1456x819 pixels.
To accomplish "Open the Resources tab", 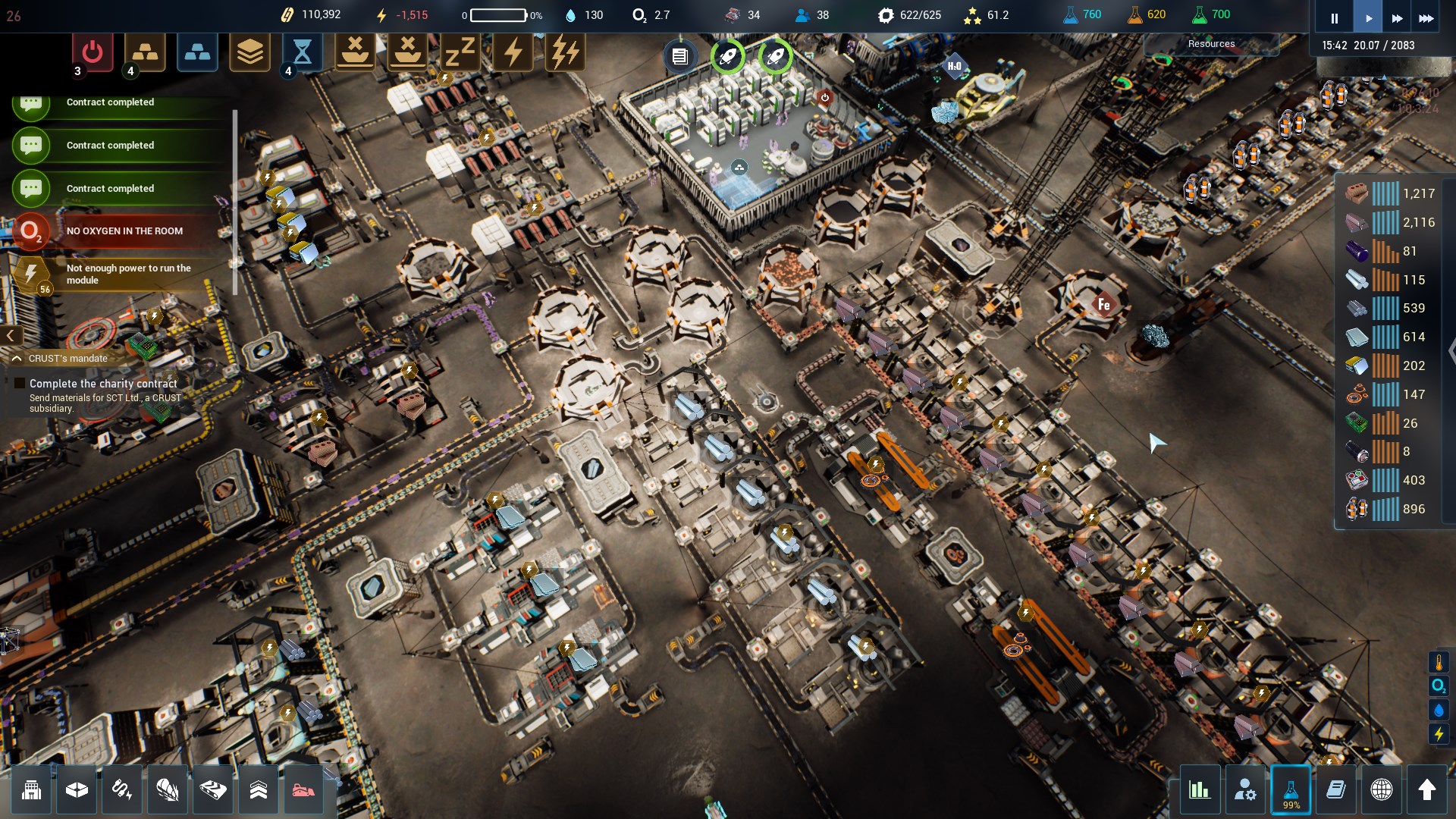I will point(1211,44).
